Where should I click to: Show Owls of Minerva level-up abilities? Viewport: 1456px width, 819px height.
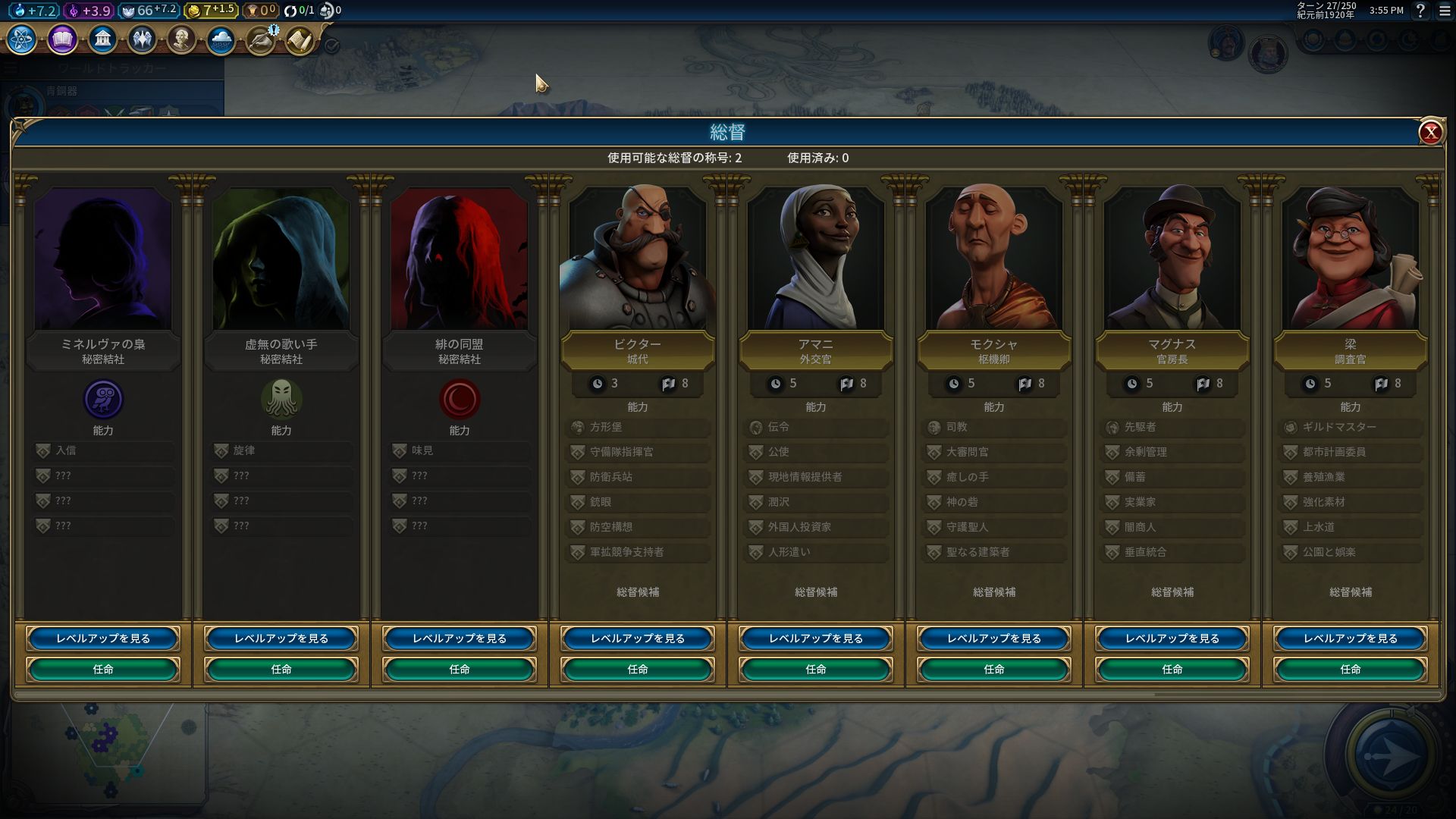(x=103, y=639)
